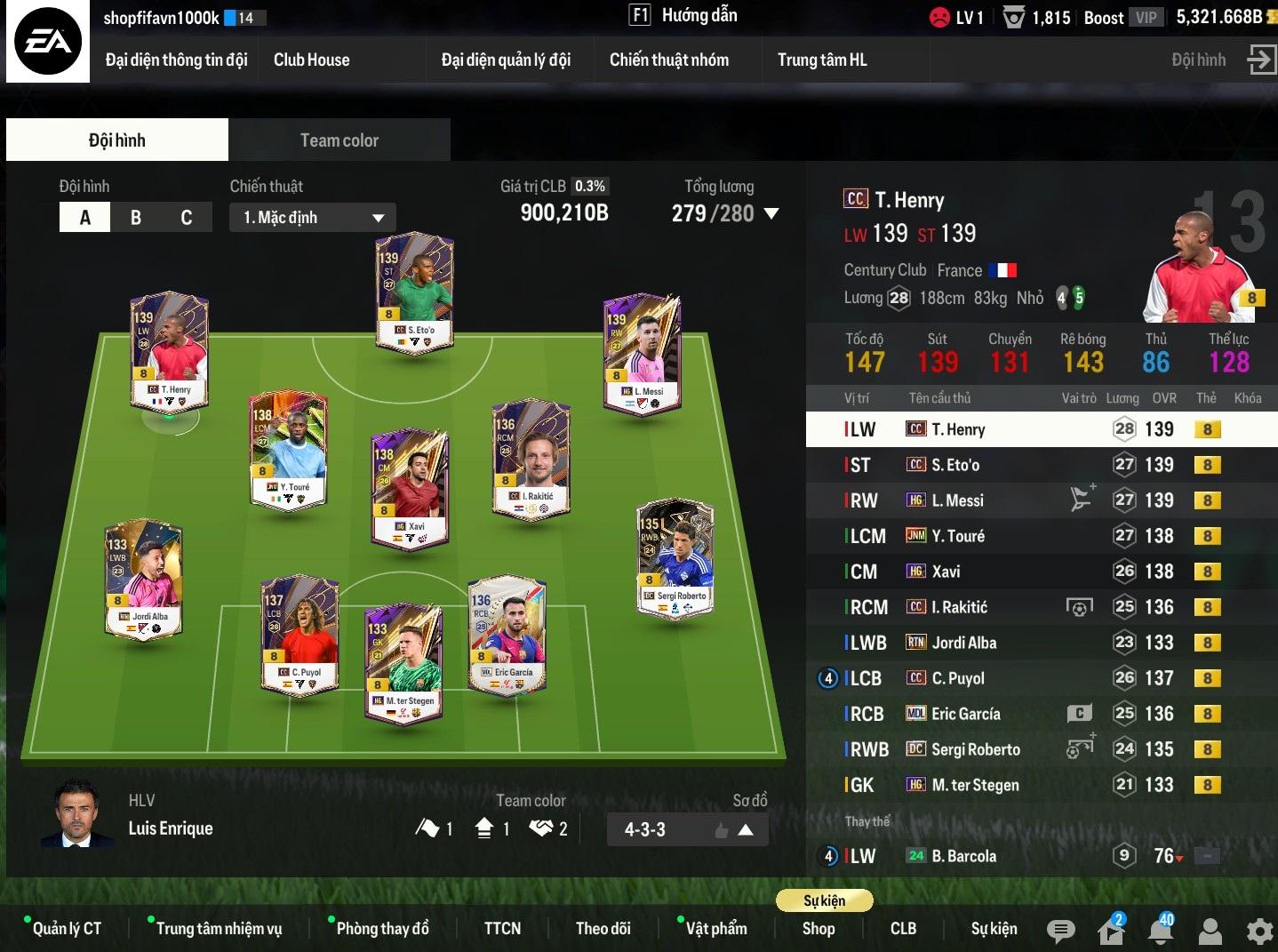This screenshot has height=952, width=1278.
Task: Open the notifications bell icon
Action: [x=1161, y=931]
